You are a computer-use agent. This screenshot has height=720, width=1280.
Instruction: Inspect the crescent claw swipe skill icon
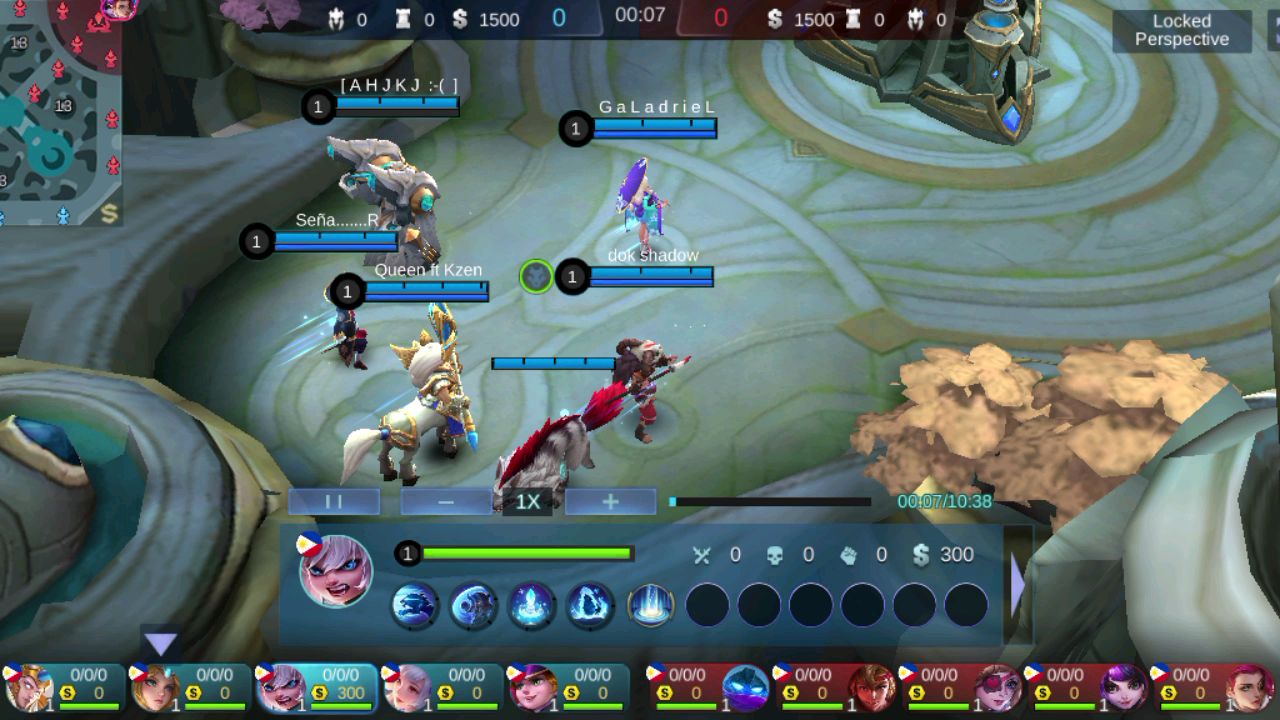coord(473,606)
